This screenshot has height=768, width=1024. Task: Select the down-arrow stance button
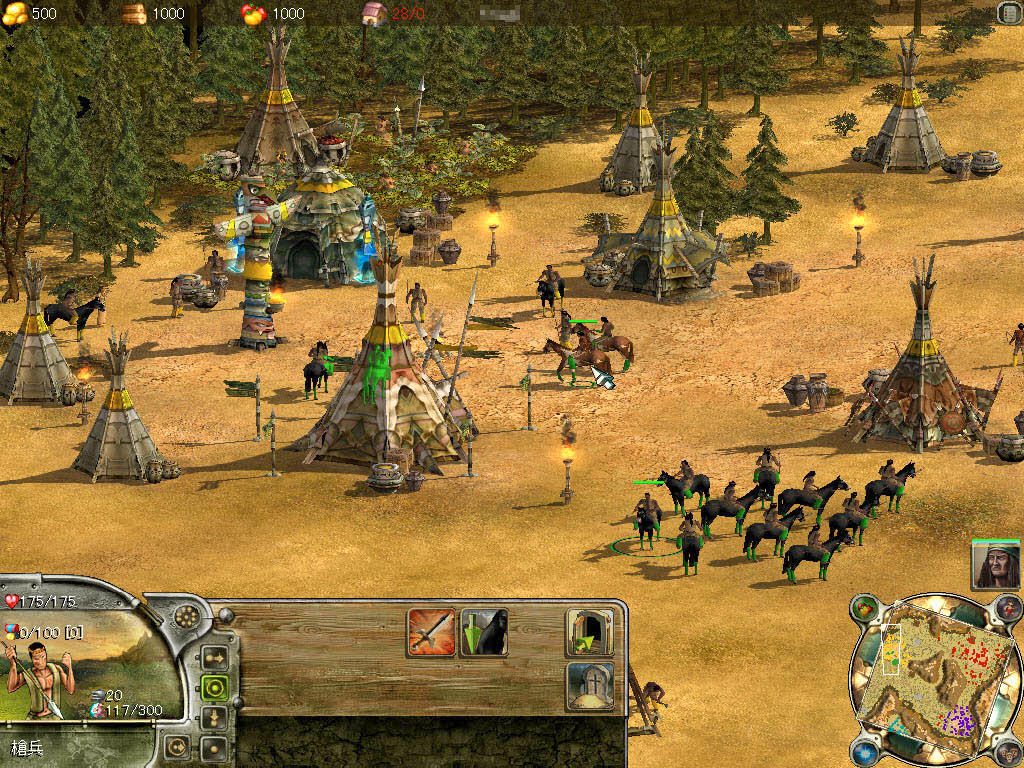(214, 717)
